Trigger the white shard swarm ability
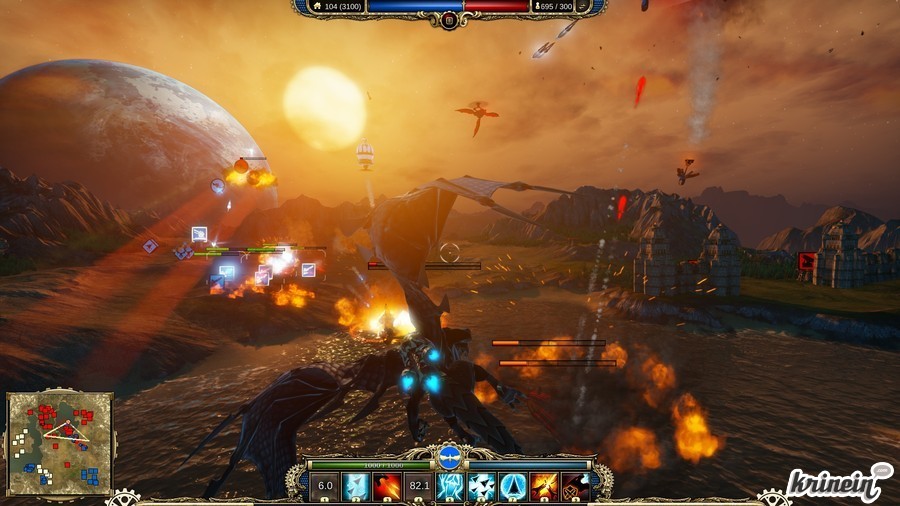 pyautogui.click(x=481, y=487)
